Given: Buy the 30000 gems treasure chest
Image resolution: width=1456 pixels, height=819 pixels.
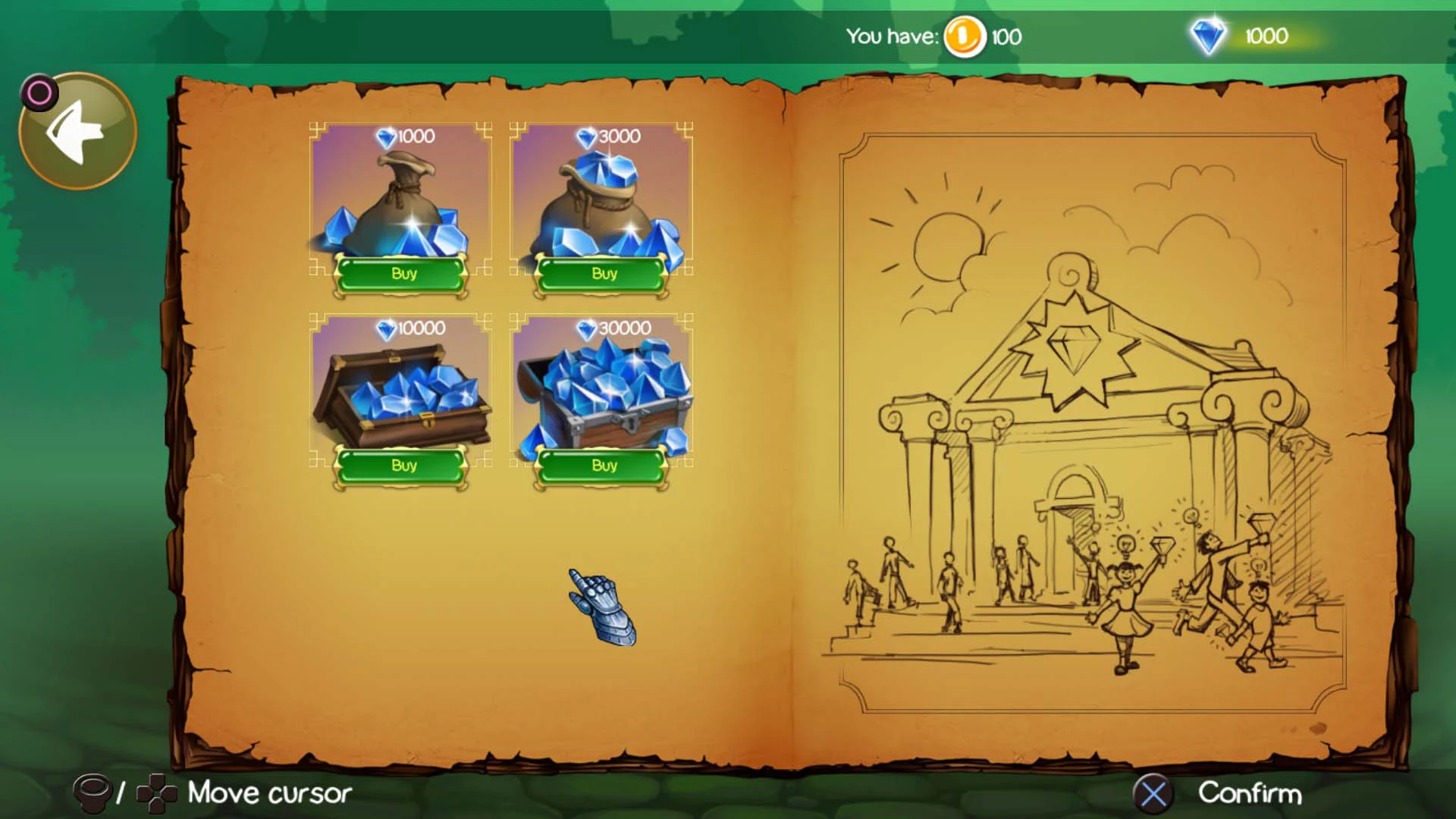Looking at the screenshot, I should (601, 466).
